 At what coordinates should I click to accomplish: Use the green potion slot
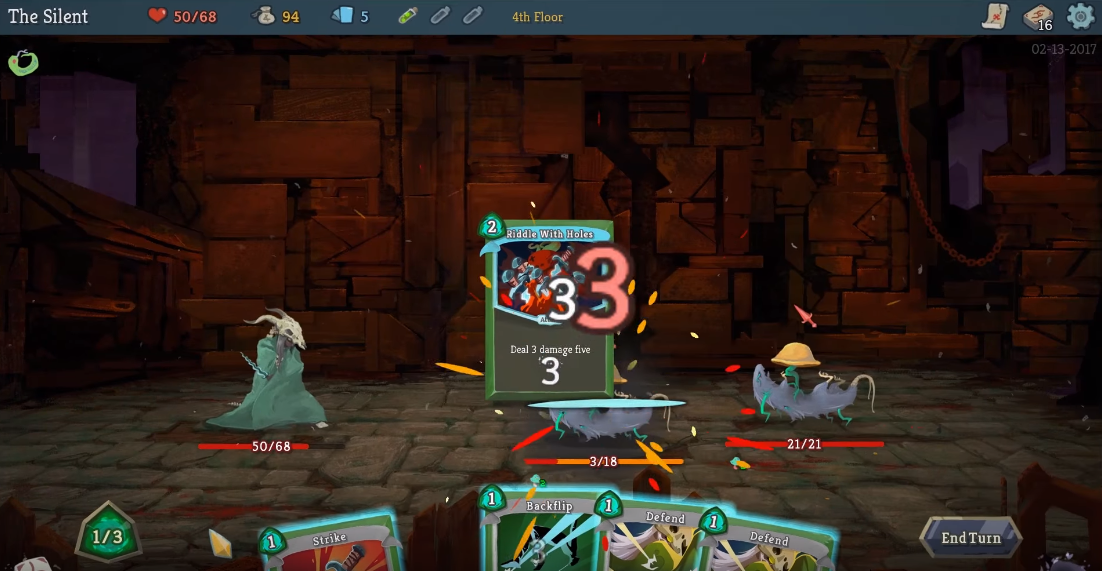[x=407, y=16]
